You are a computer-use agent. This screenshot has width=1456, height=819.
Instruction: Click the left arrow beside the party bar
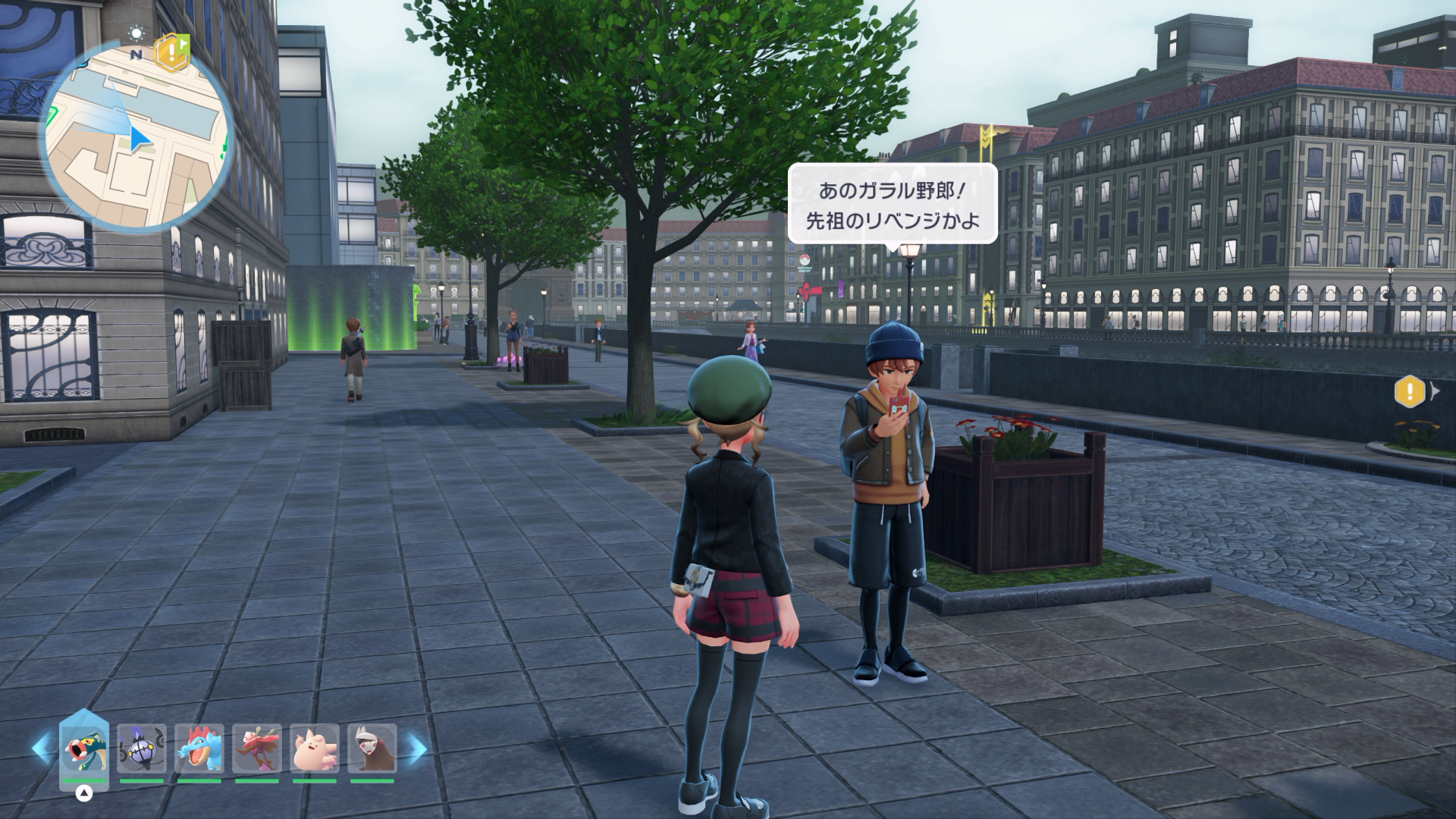(x=42, y=748)
